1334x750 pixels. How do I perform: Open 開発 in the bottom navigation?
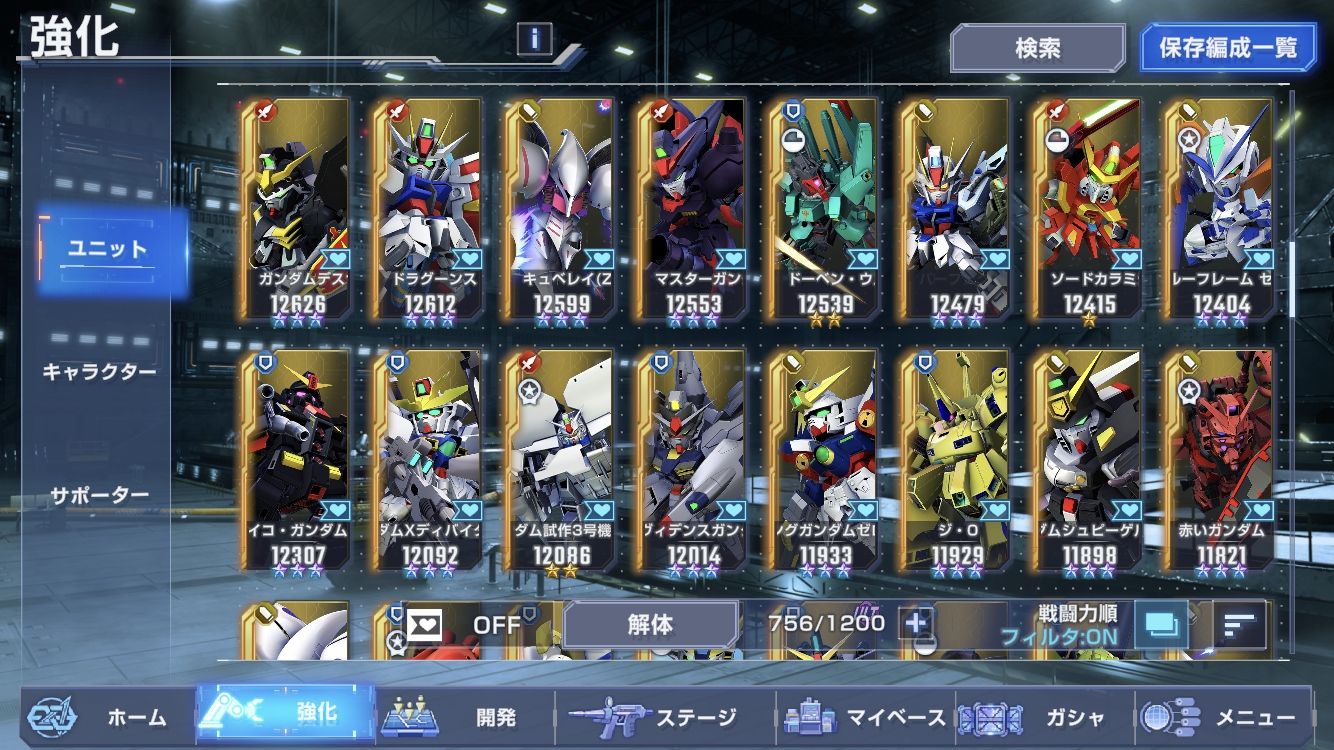465,717
